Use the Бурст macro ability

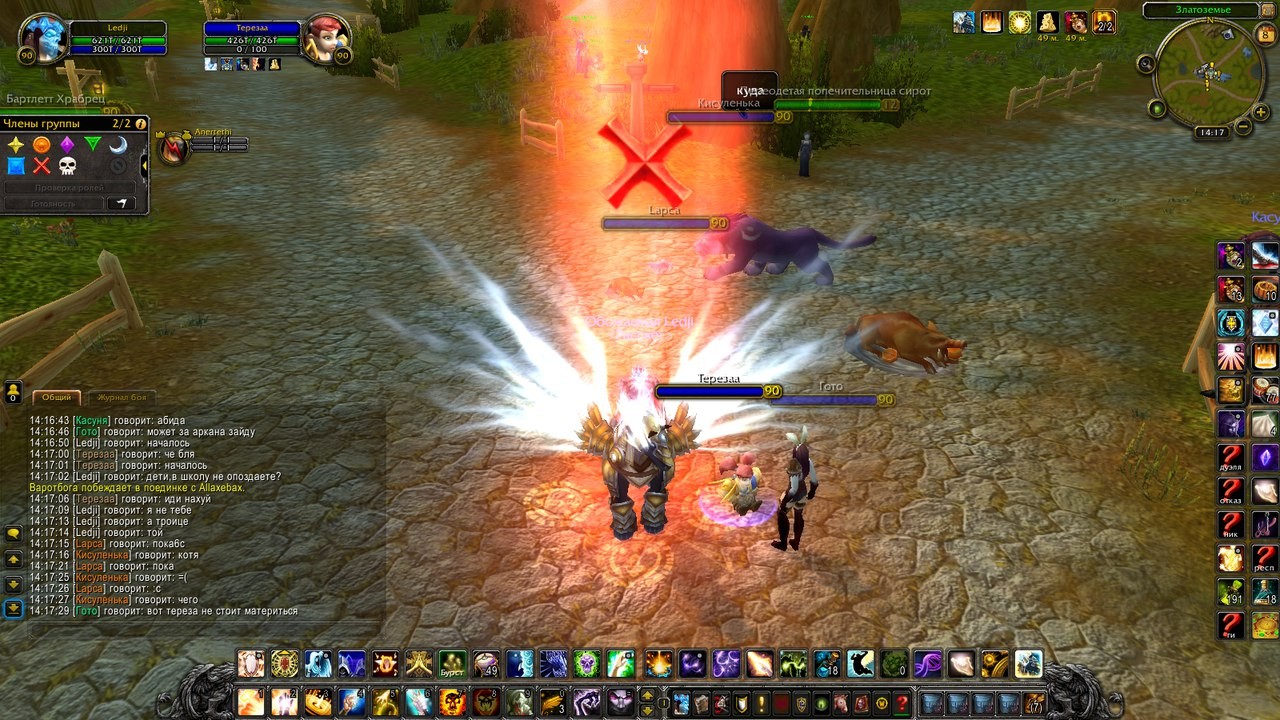452,663
